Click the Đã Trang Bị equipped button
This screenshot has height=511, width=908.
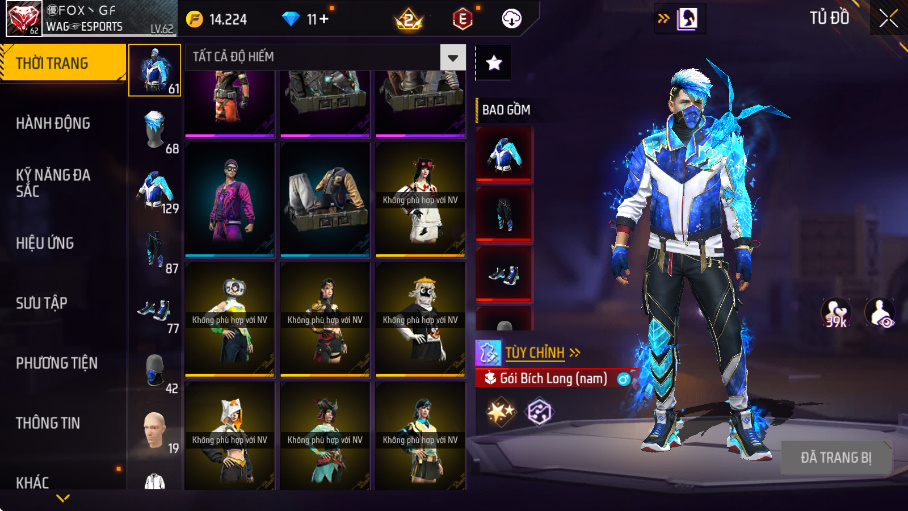[x=836, y=458]
